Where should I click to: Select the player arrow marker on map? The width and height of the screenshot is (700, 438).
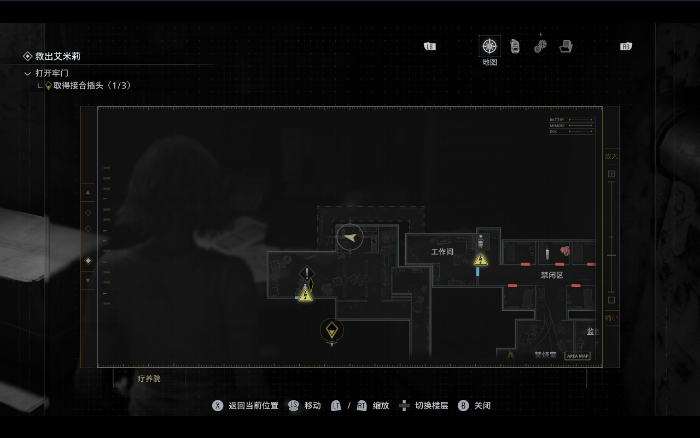click(x=349, y=237)
